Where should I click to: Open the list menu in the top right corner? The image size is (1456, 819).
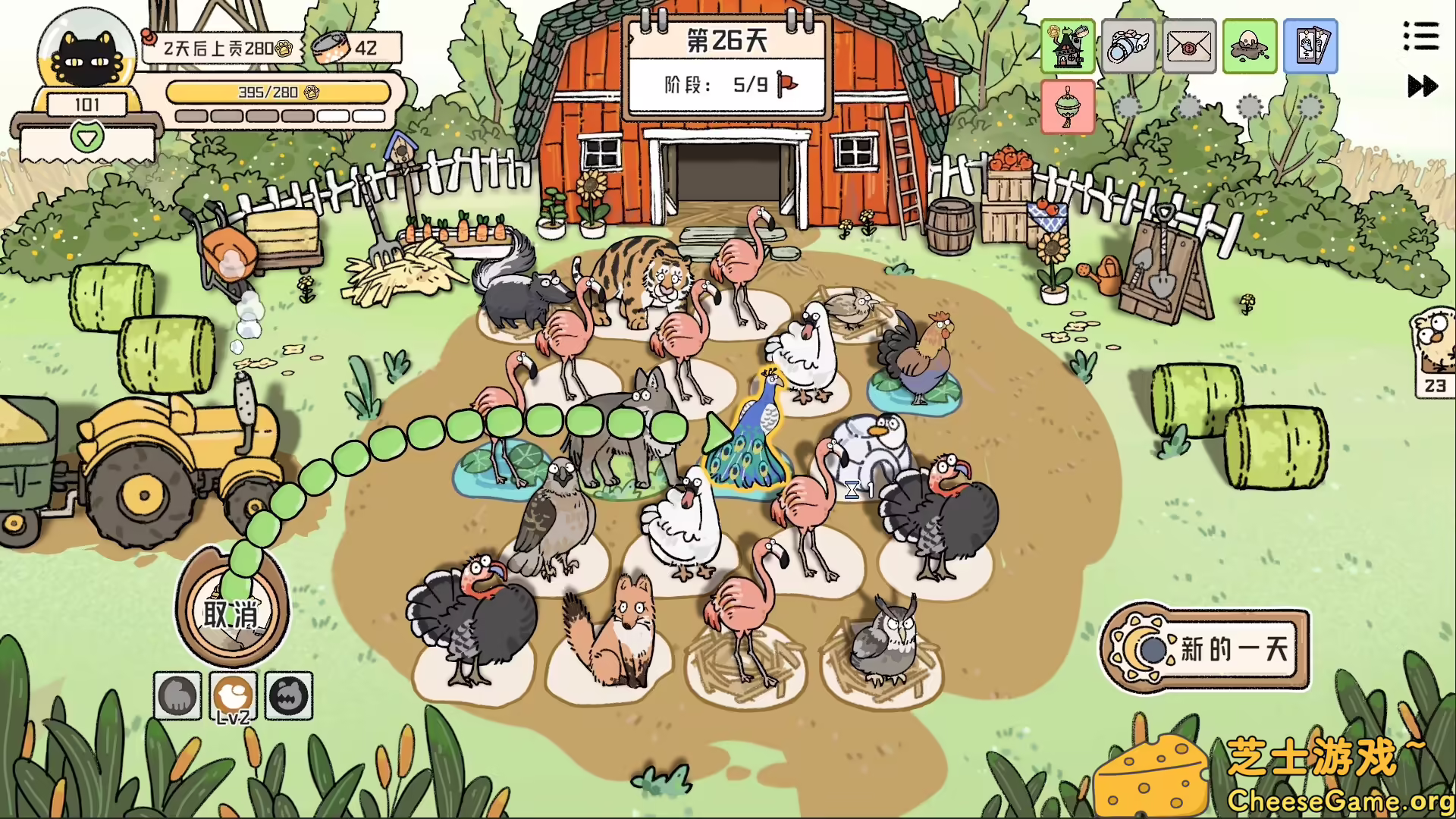coord(1421,36)
